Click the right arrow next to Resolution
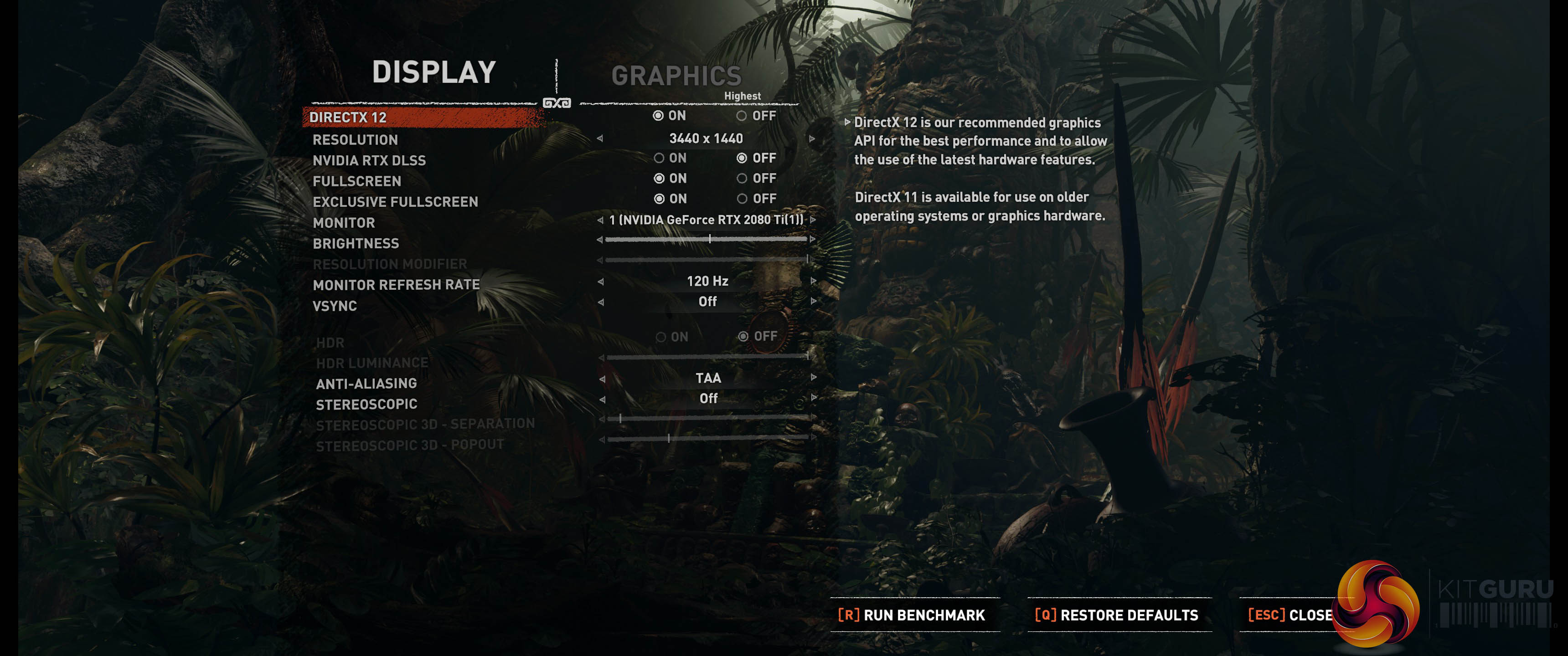 (x=812, y=139)
